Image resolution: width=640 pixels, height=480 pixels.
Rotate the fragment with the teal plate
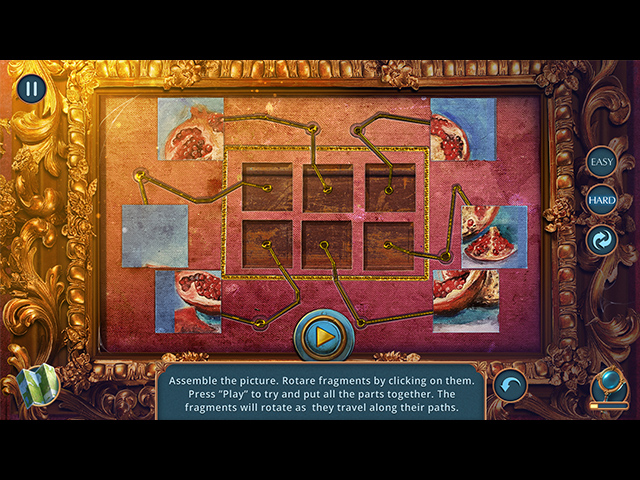tap(188, 301)
